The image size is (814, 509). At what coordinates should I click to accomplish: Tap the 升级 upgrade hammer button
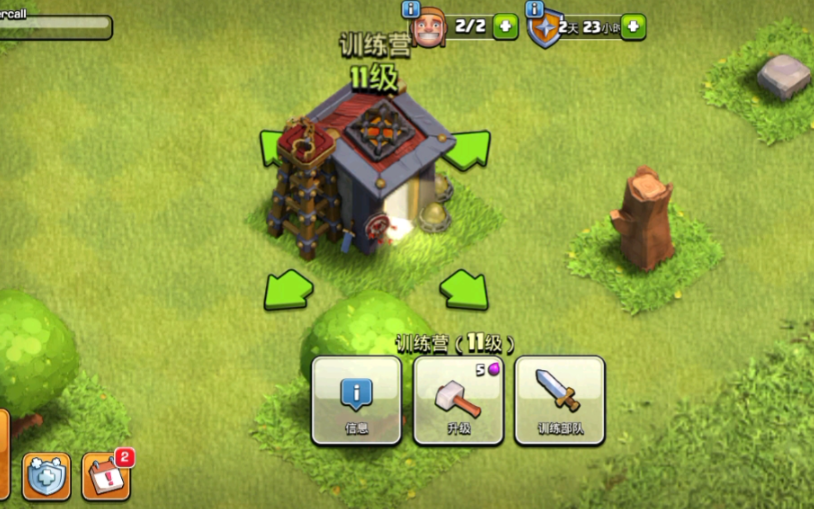[x=458, y=399]
